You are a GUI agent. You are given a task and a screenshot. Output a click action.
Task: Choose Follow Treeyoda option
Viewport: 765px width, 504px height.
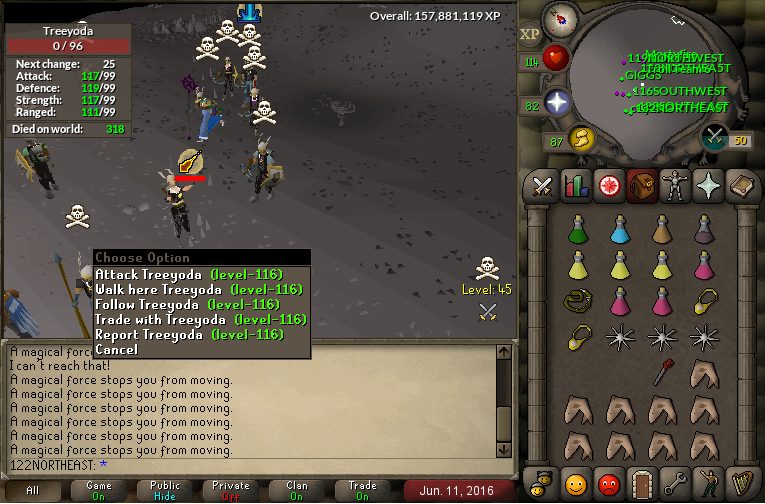pyautogui.click(x=186, y=305)
